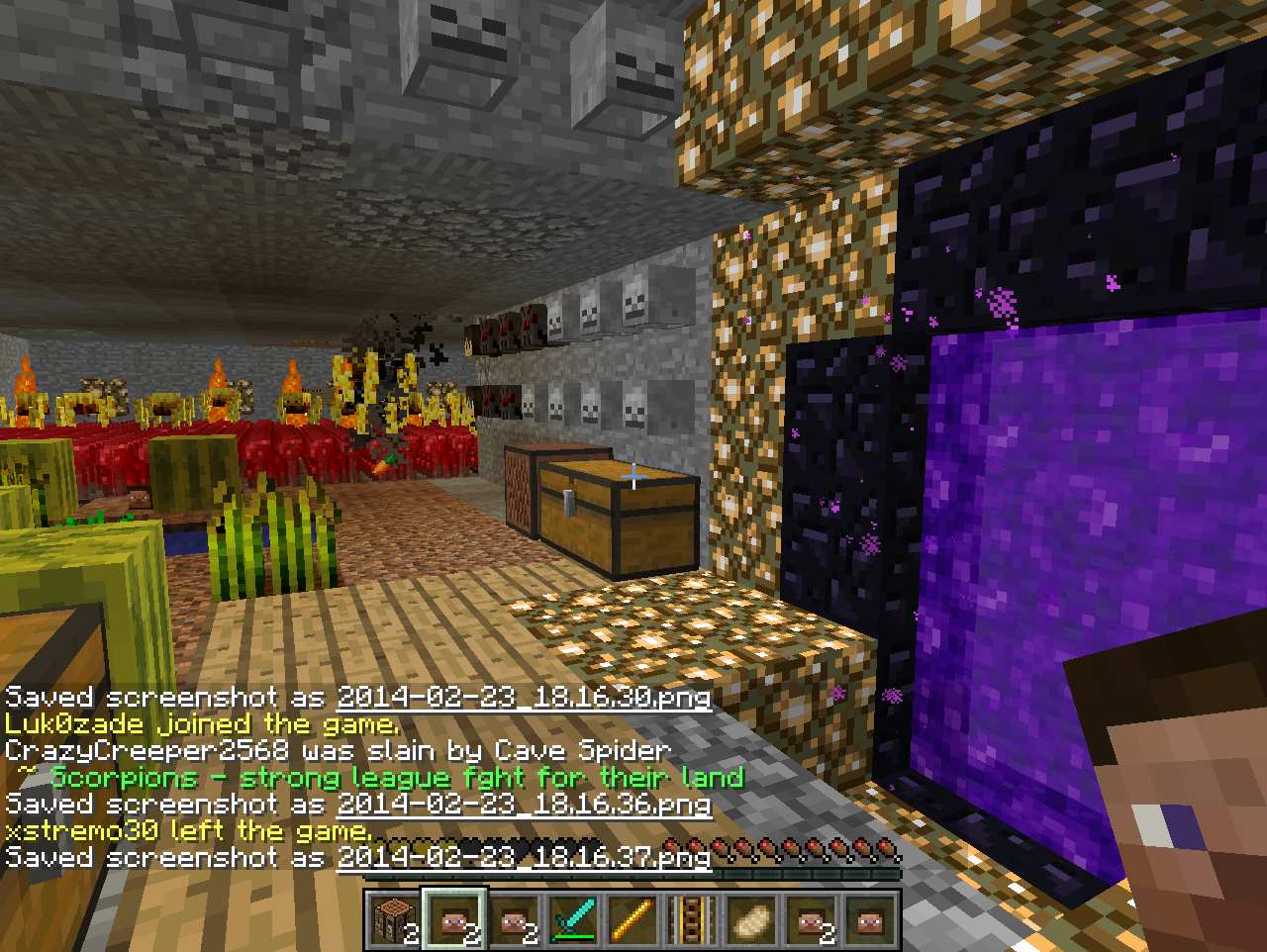Select the diamond sword hotbar slot

pos(571,919)
